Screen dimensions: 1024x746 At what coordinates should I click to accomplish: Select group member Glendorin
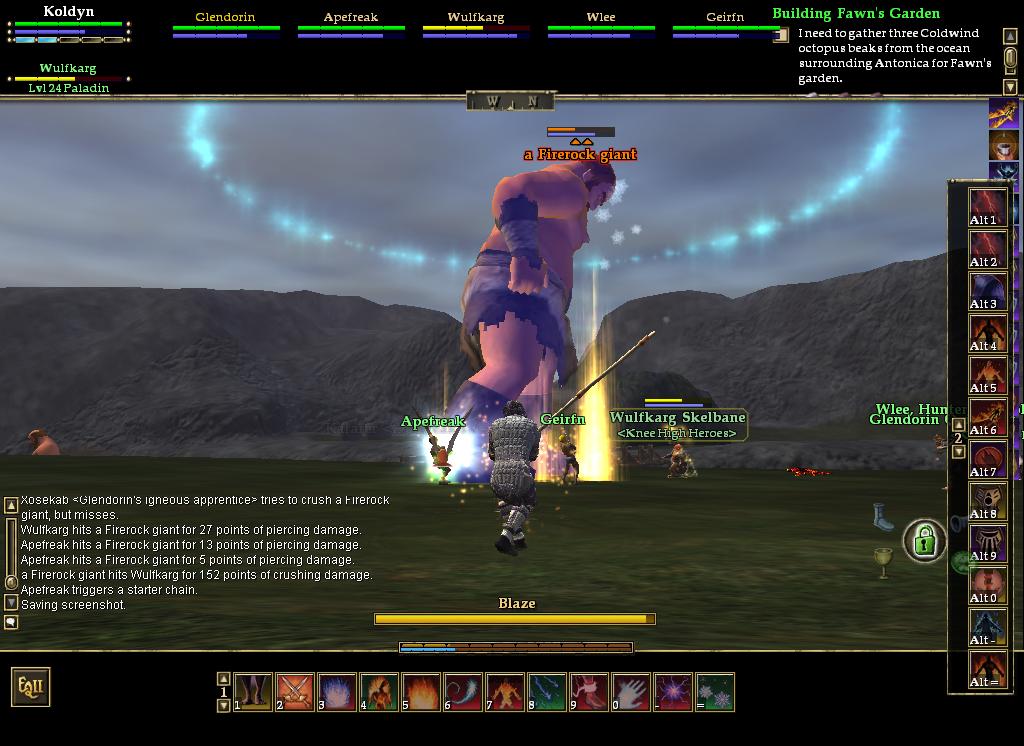(x=225, y=18)
